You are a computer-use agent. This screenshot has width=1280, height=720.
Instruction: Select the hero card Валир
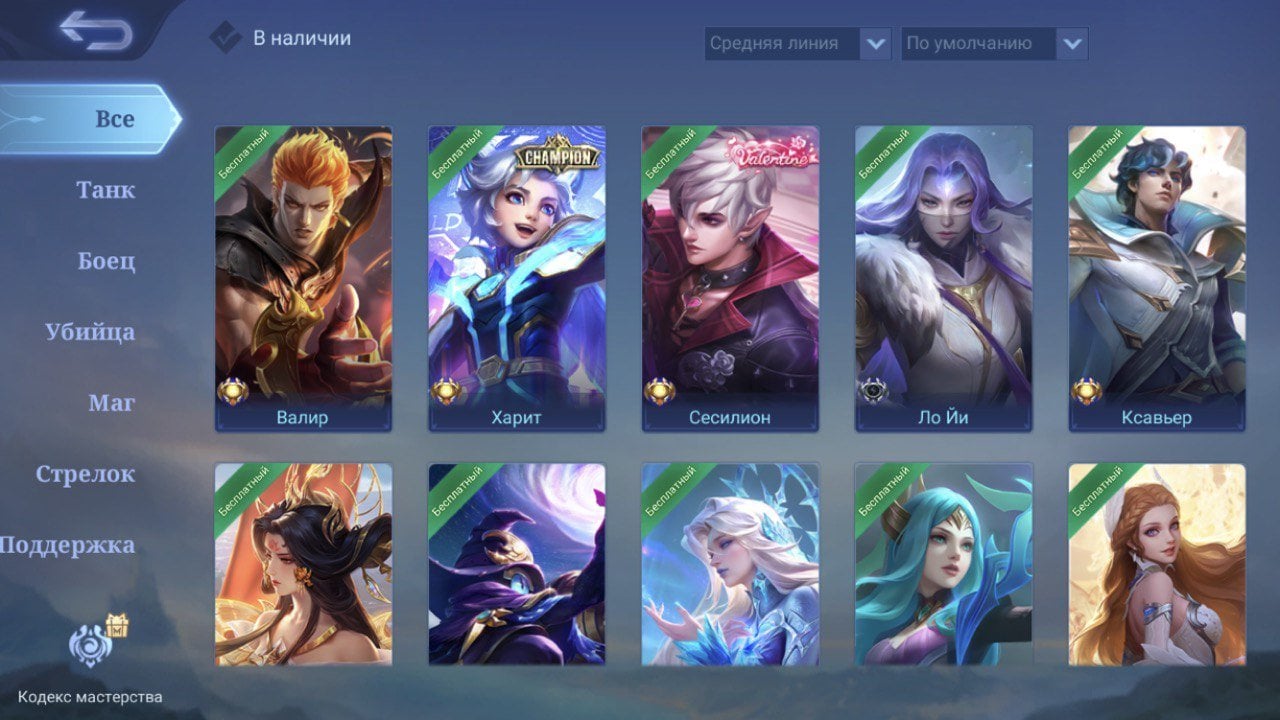tap(303, 278)
